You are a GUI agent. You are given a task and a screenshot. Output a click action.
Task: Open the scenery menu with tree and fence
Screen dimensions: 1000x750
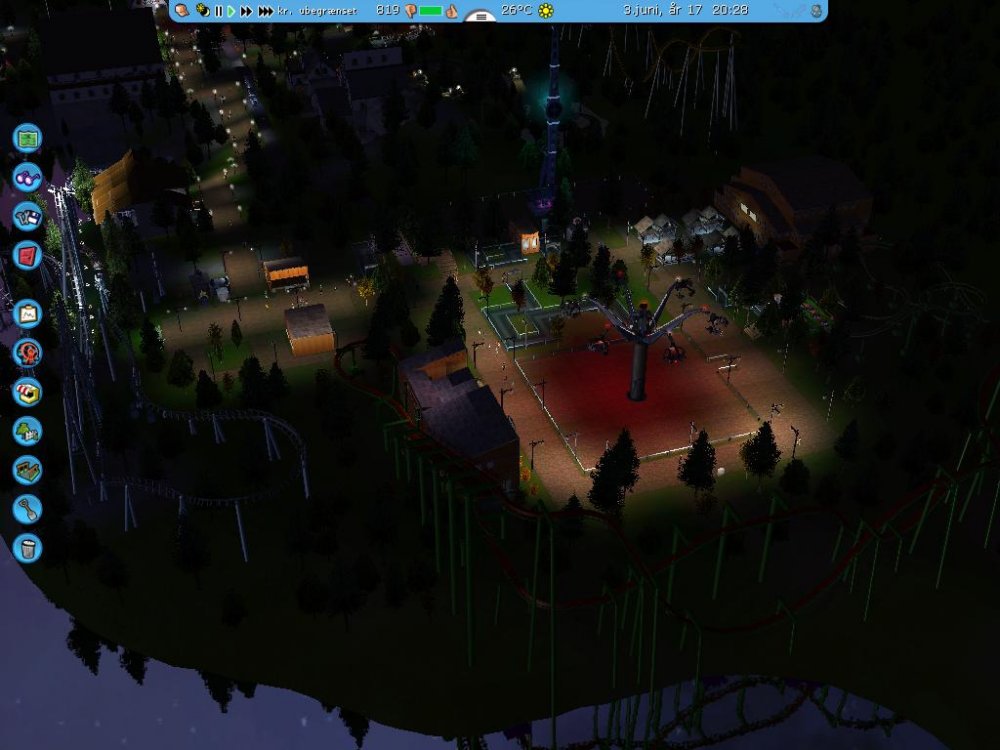pyautogui.click(x=27, y=431)
